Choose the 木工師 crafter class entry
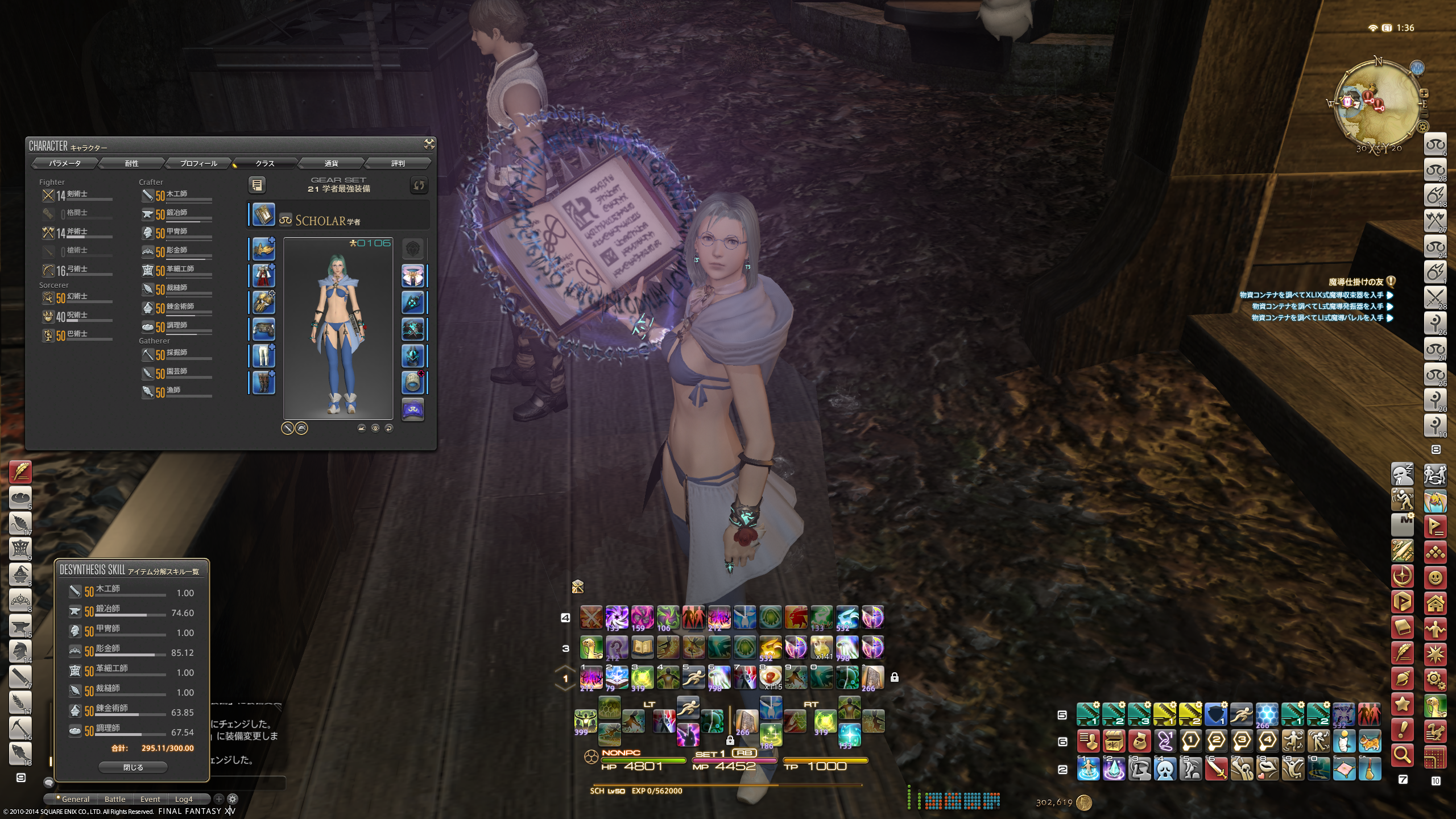The width and height of the screenshot is (1456, 819). (176, 195)
